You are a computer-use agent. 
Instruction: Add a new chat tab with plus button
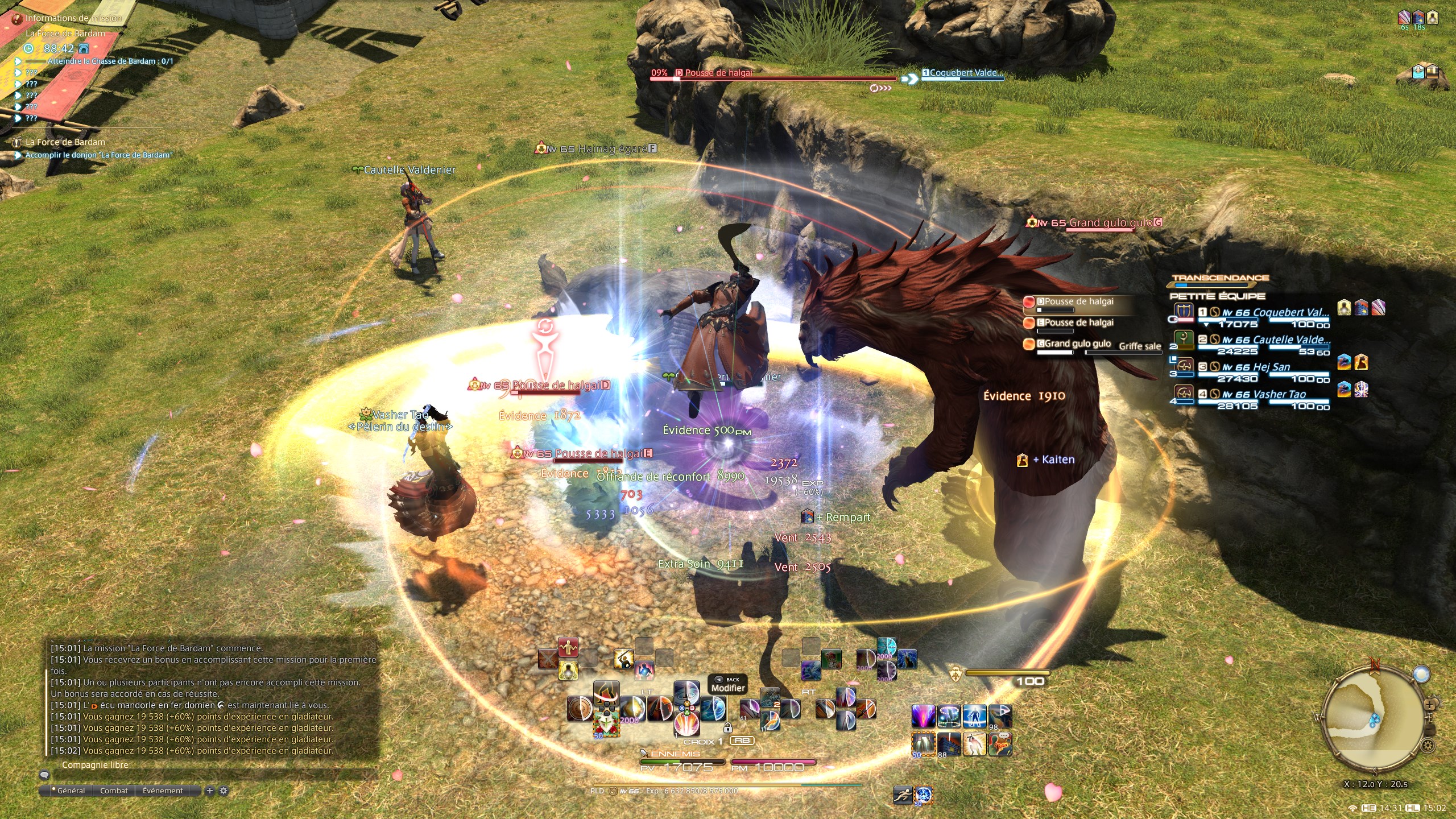pyautogui.click(x=210, y=791)
